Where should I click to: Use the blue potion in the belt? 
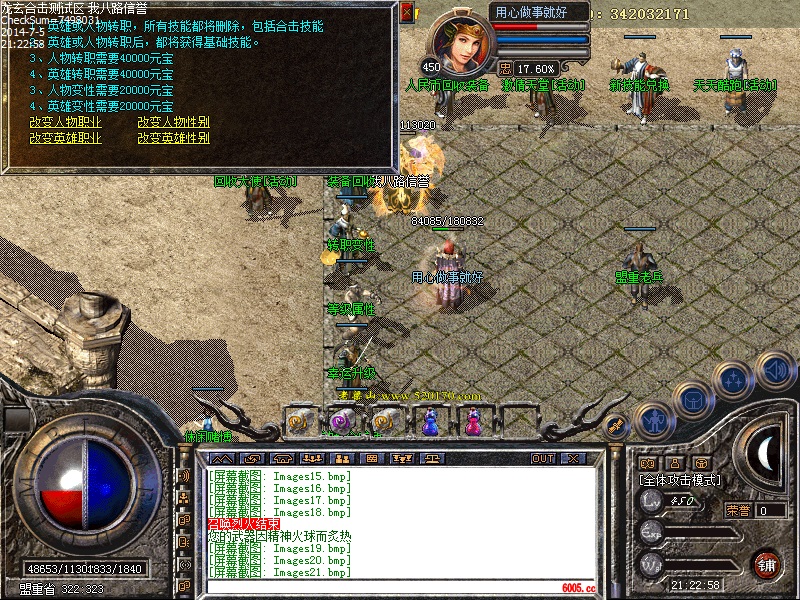coord(431,423)
